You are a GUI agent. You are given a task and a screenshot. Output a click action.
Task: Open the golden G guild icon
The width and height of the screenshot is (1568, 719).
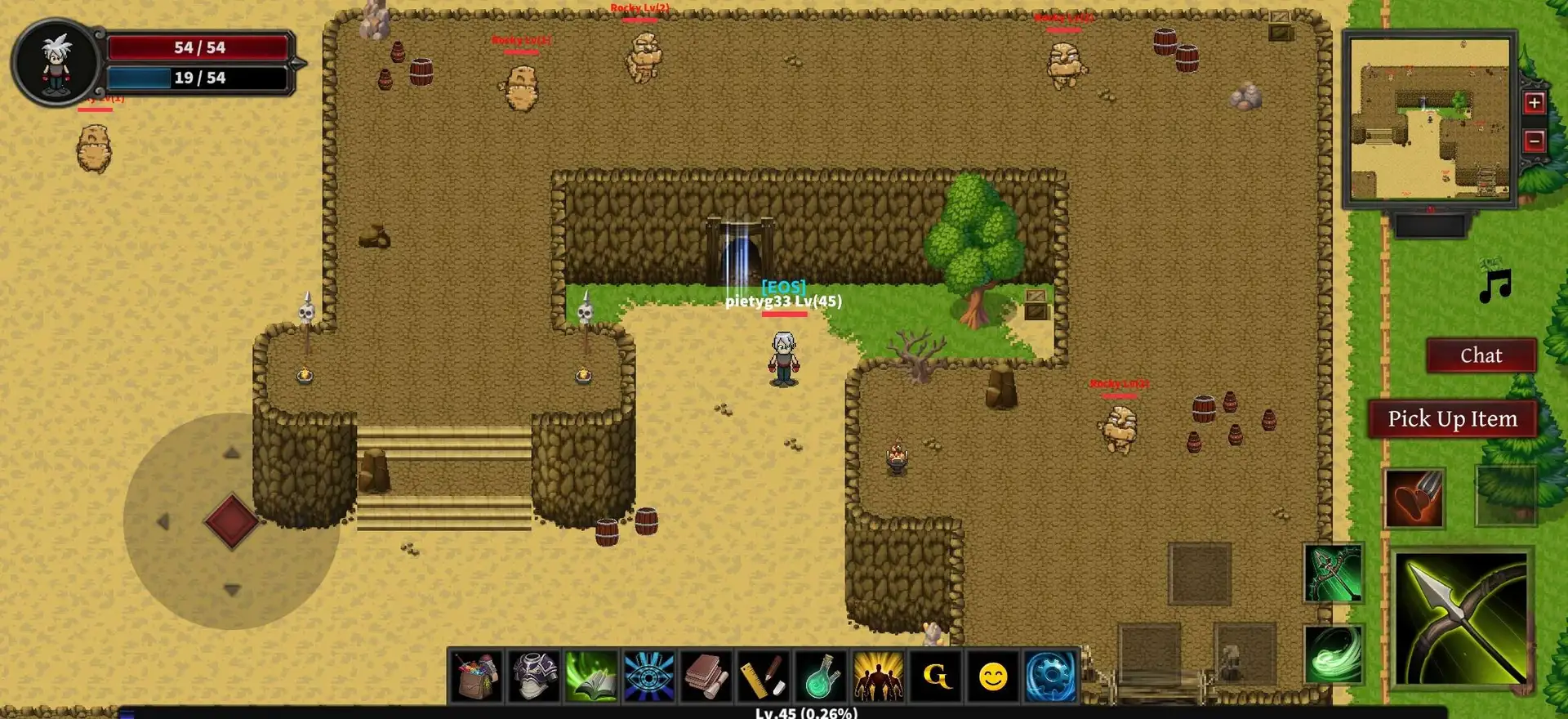point(936,676)
